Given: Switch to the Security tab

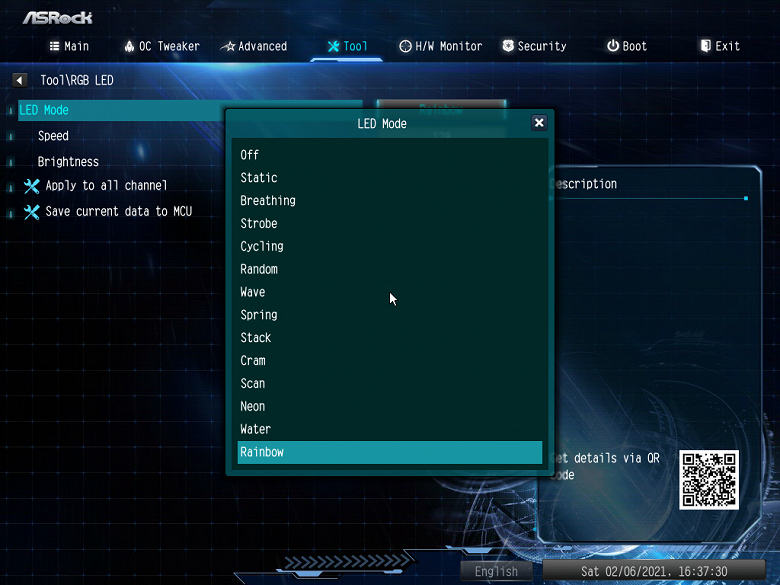Looking at the screenshot, I should point(534,46).
